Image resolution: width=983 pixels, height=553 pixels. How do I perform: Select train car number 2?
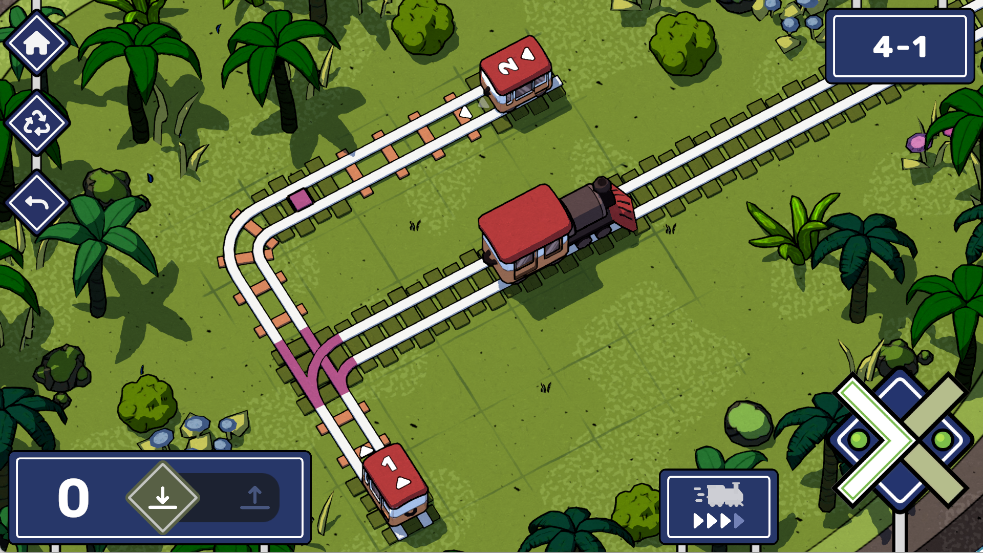515,70
